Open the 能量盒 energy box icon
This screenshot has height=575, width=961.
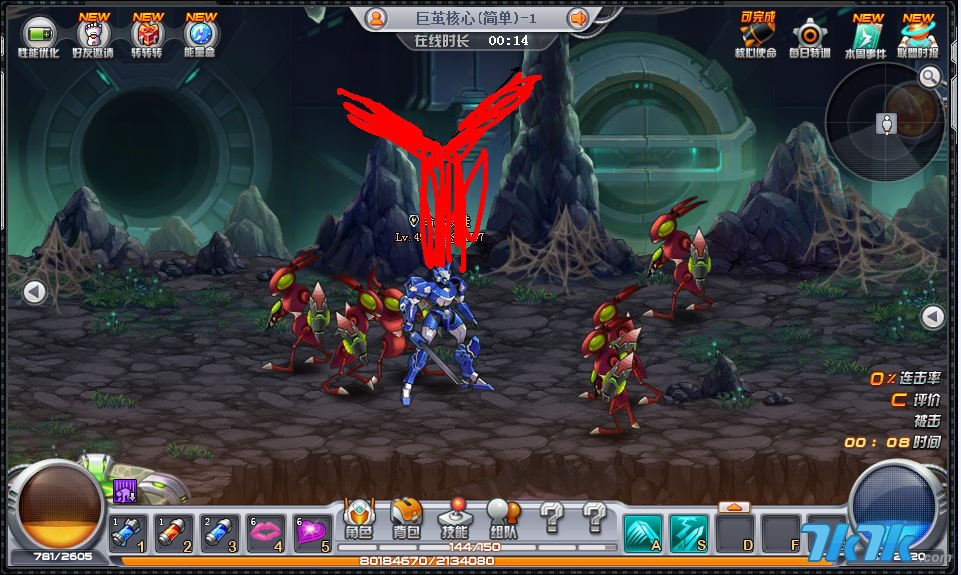click(200, 35)
